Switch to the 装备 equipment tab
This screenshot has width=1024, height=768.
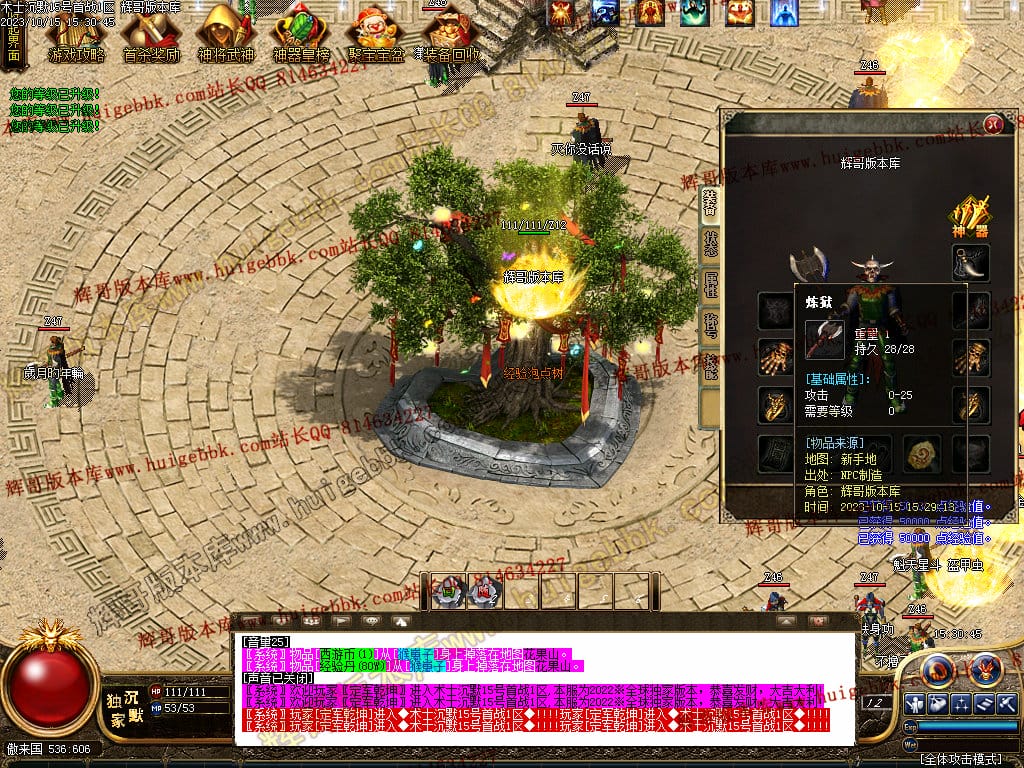coord(710,205)
